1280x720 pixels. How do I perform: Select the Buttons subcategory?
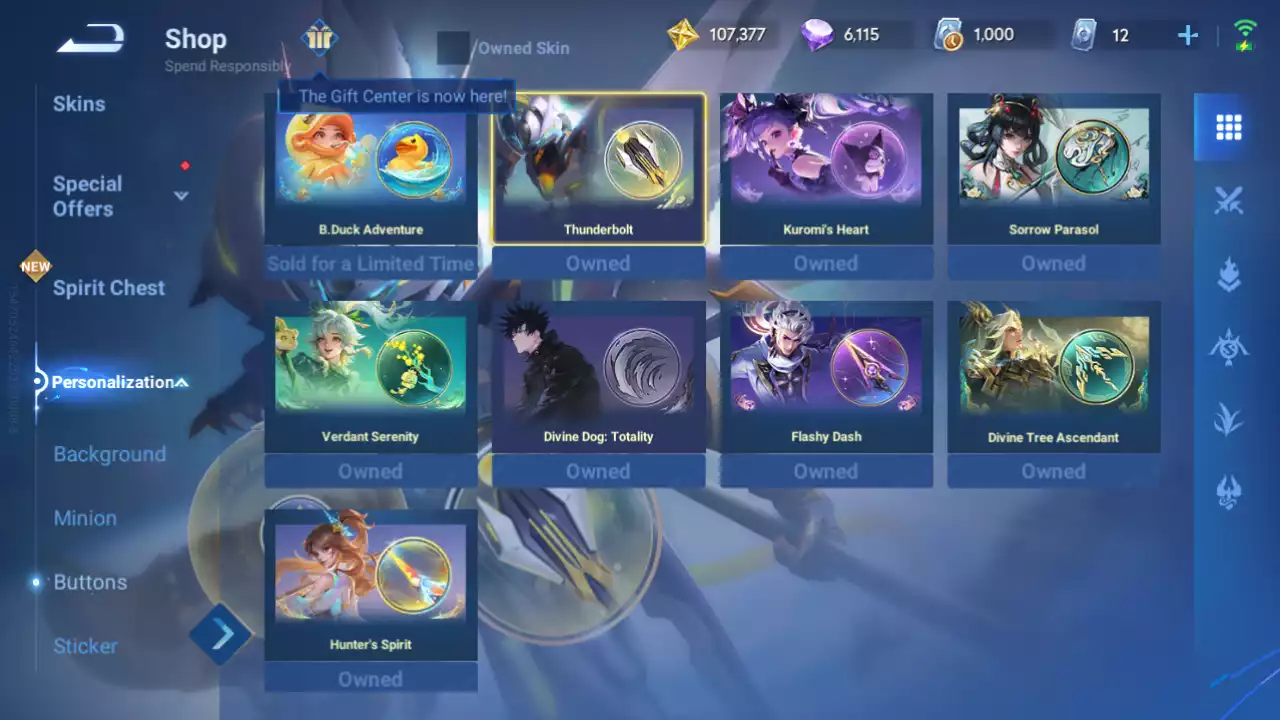tap(90, 582)
